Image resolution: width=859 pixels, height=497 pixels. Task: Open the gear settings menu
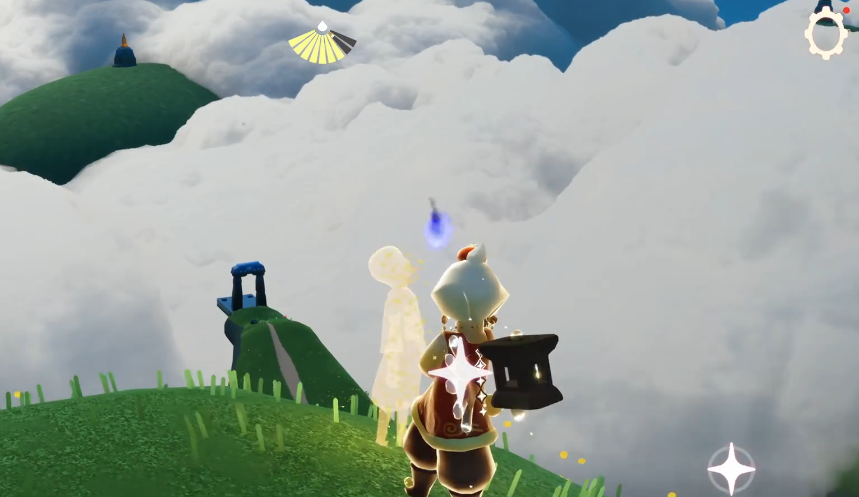click(x=825, y=35)
